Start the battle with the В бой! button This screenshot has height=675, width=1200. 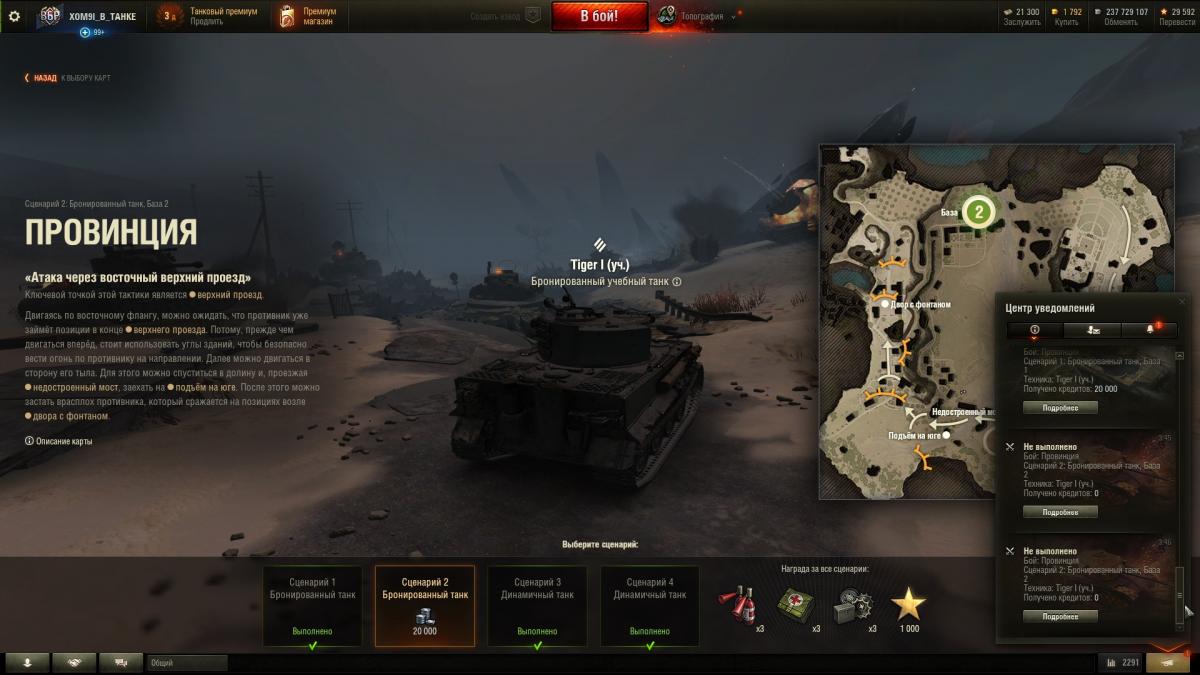(x=599, y=16)
